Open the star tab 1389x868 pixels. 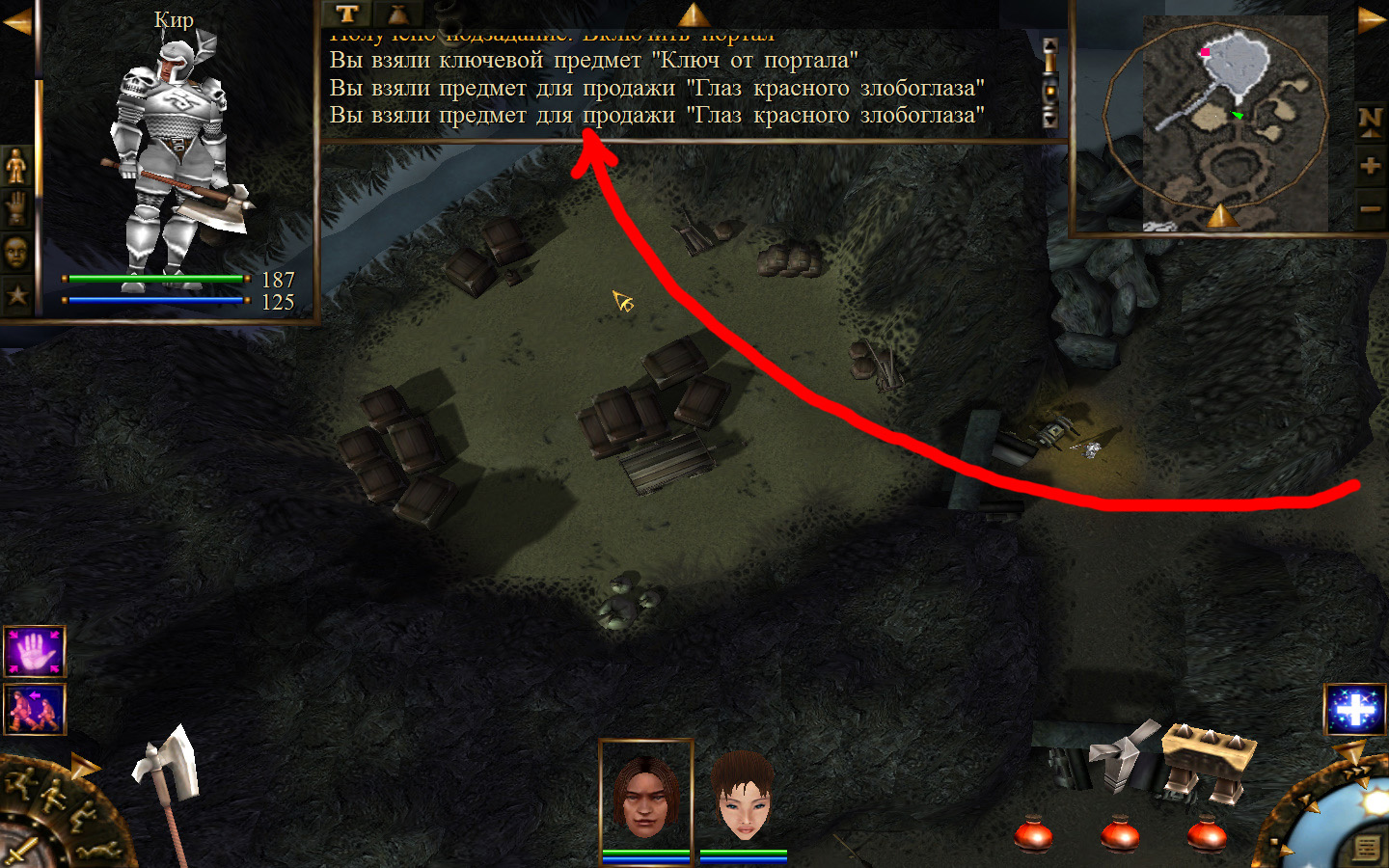(16, 294)
